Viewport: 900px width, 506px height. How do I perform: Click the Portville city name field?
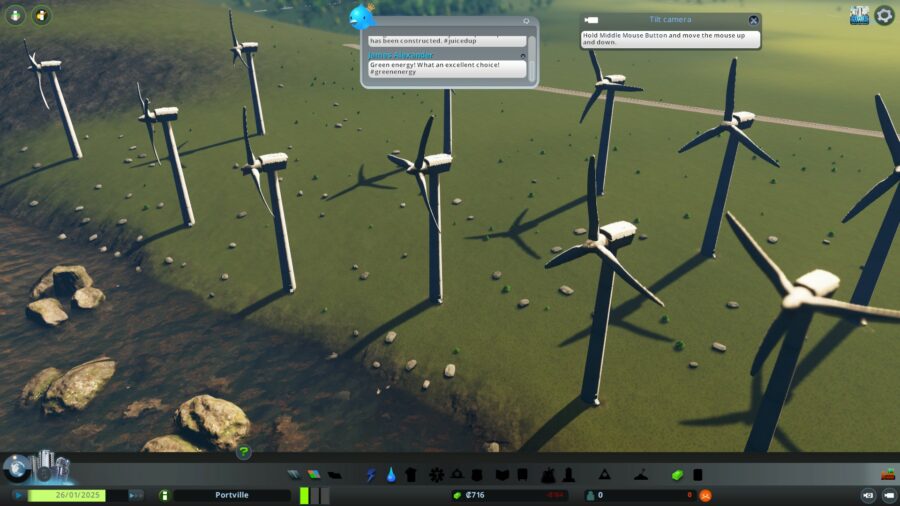232,495
